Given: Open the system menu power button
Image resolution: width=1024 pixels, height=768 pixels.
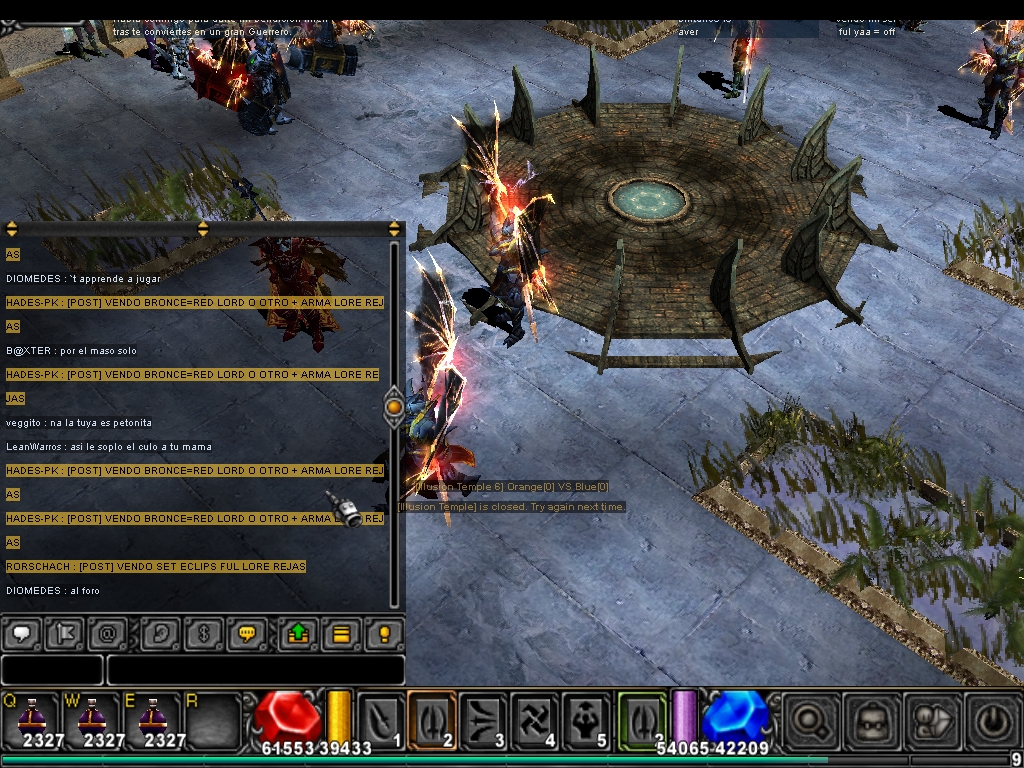Looking at the screenshot, I should tap(990, 720).
